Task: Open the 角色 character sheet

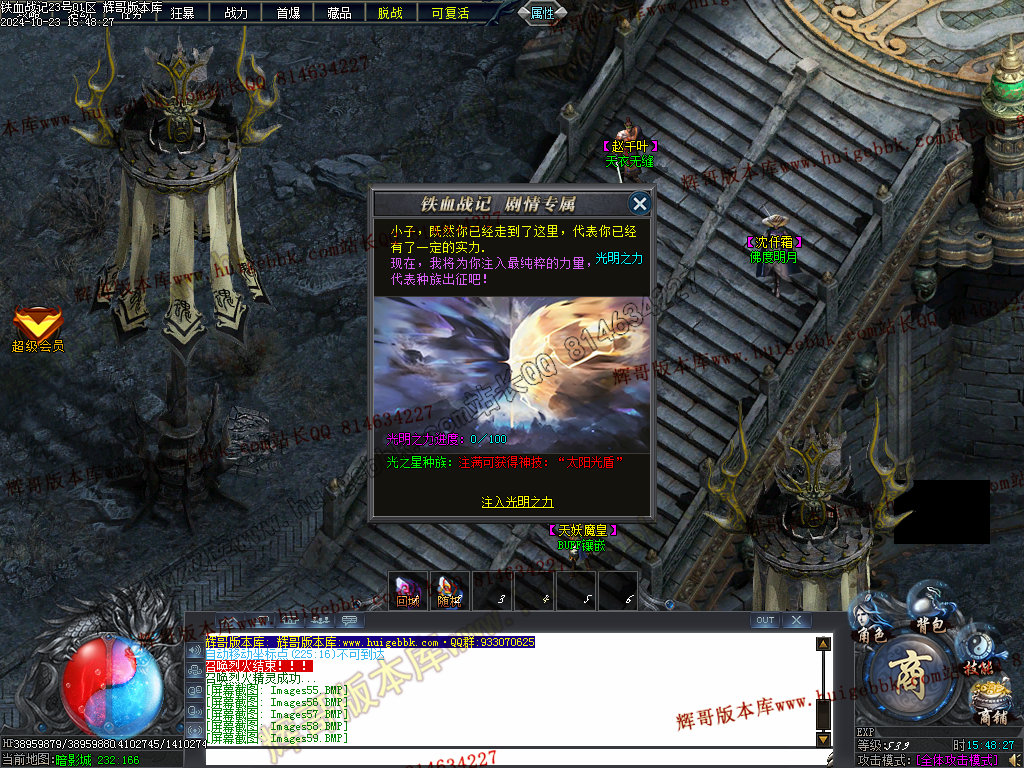Action: (x=870, y=622)
